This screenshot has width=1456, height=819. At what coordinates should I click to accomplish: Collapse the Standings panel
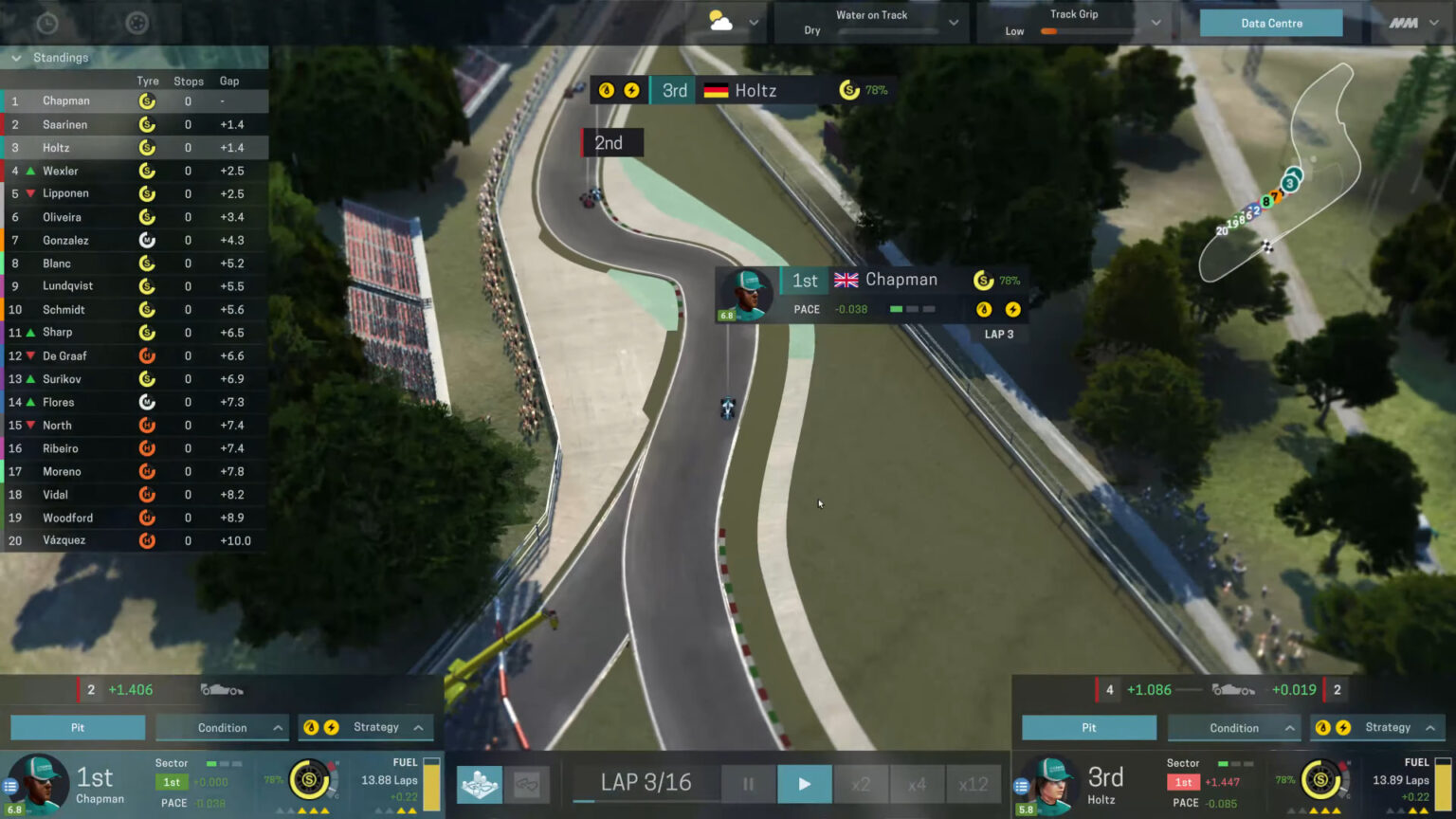tap(16, 58)
